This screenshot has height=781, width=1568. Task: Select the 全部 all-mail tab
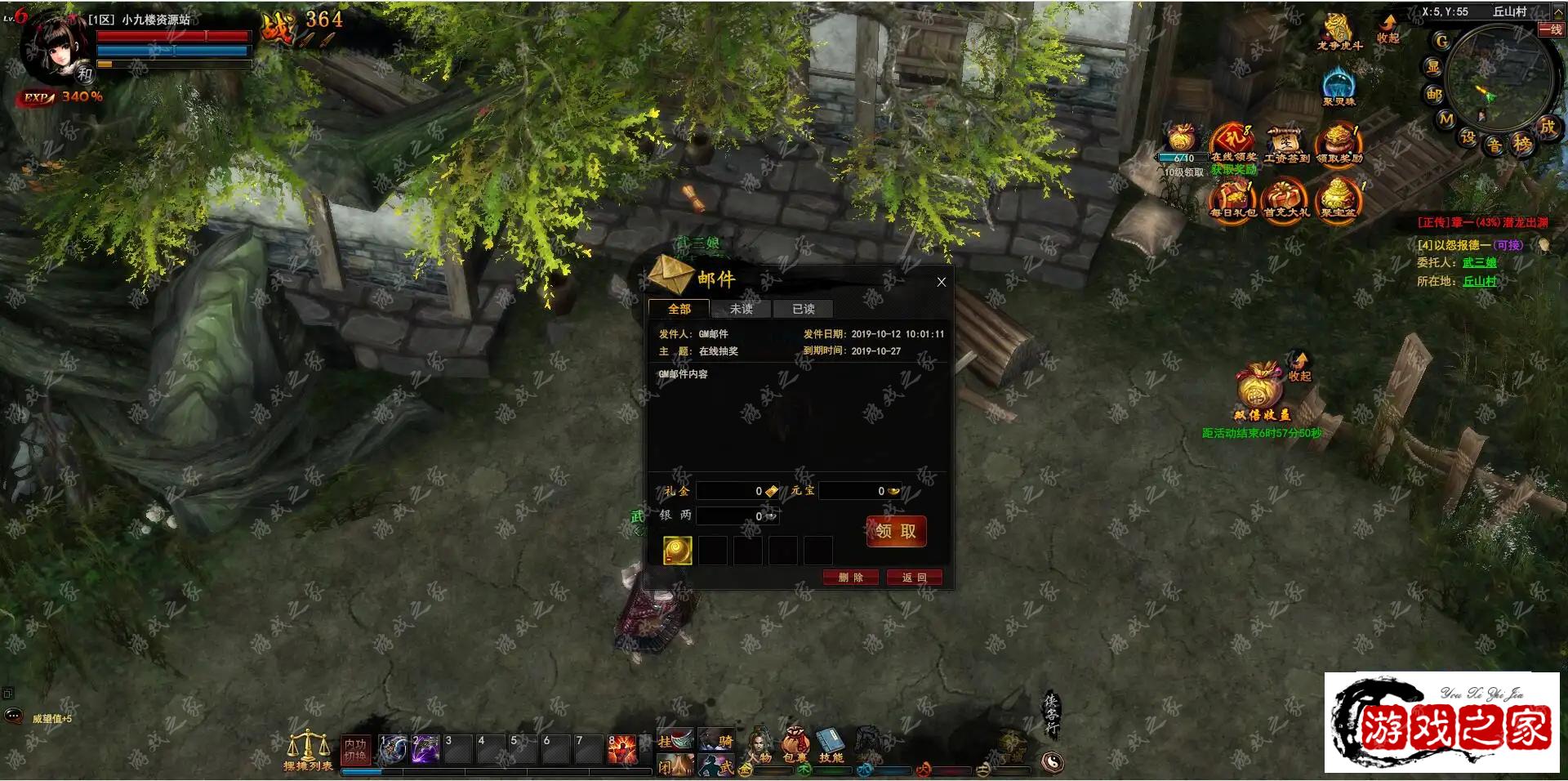point(679,309)
